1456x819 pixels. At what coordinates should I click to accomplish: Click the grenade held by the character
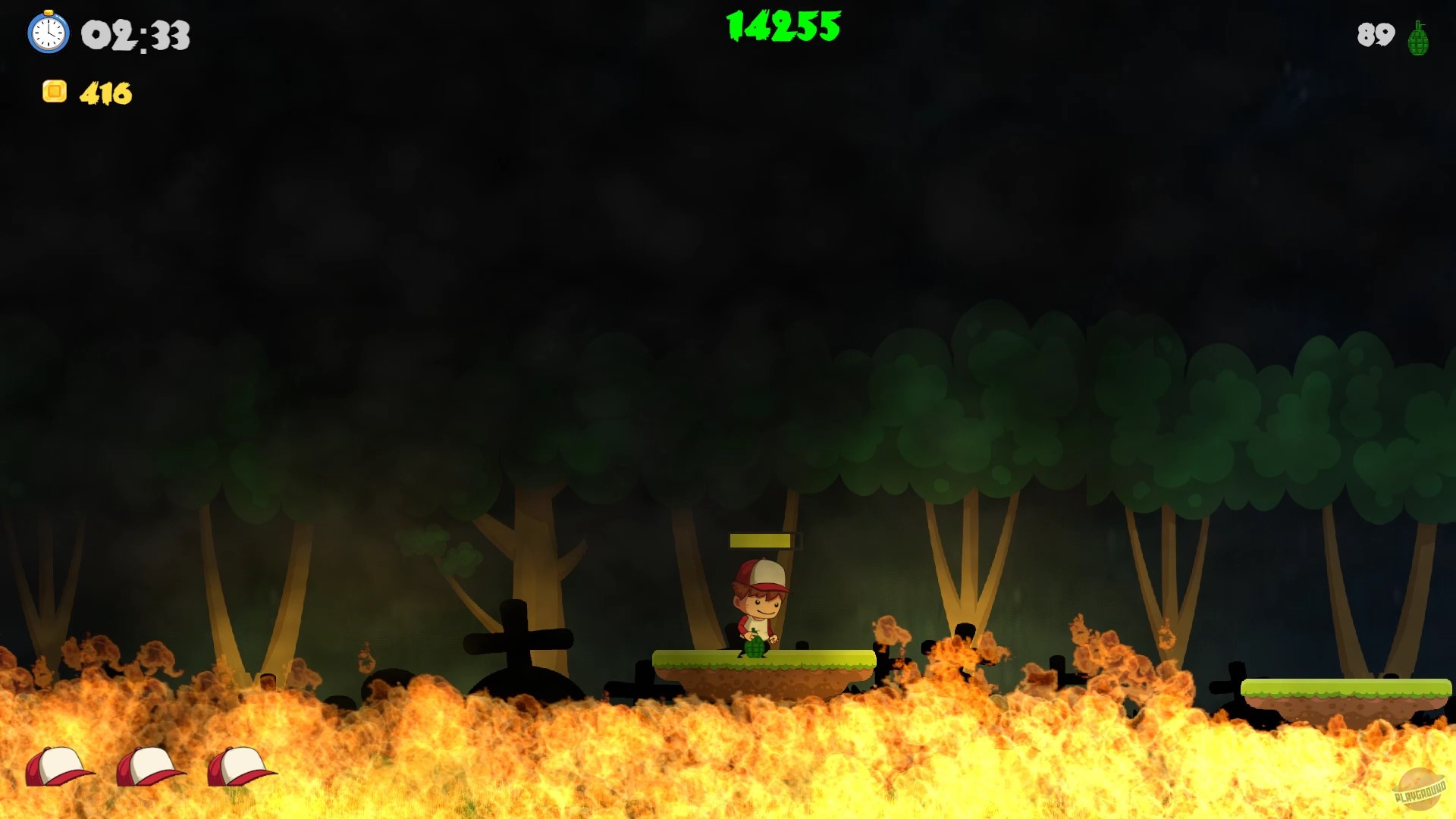click(756, 648)
